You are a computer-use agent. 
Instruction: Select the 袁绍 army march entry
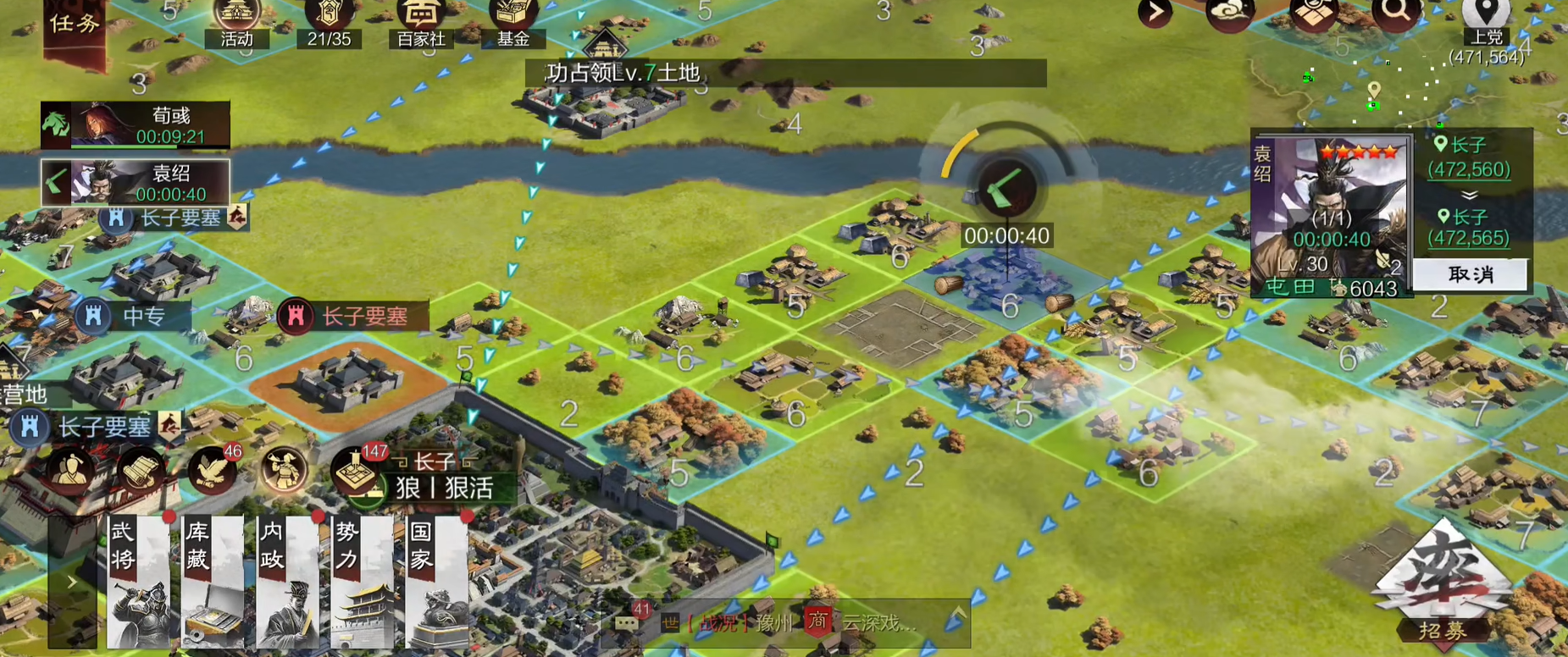[x=136, y=182]
